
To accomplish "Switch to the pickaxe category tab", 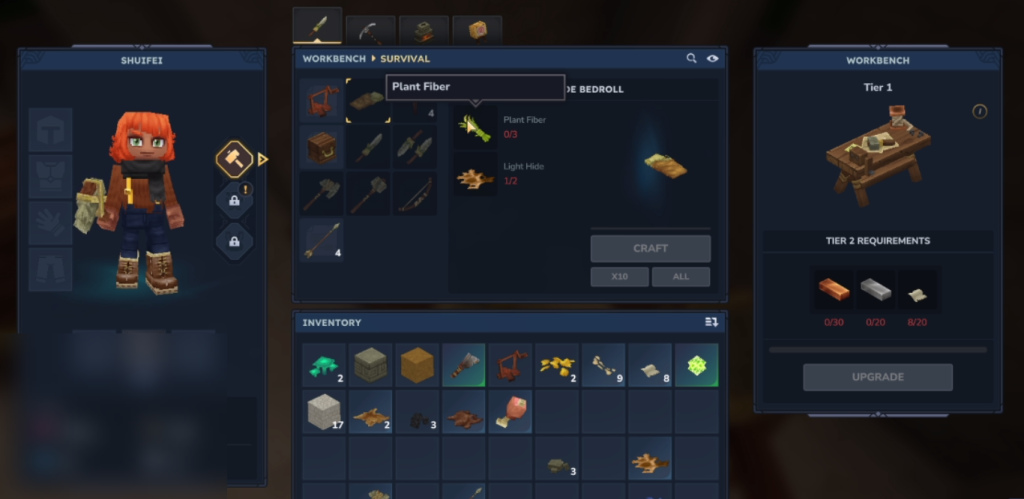I will click(x=370, y=30).
